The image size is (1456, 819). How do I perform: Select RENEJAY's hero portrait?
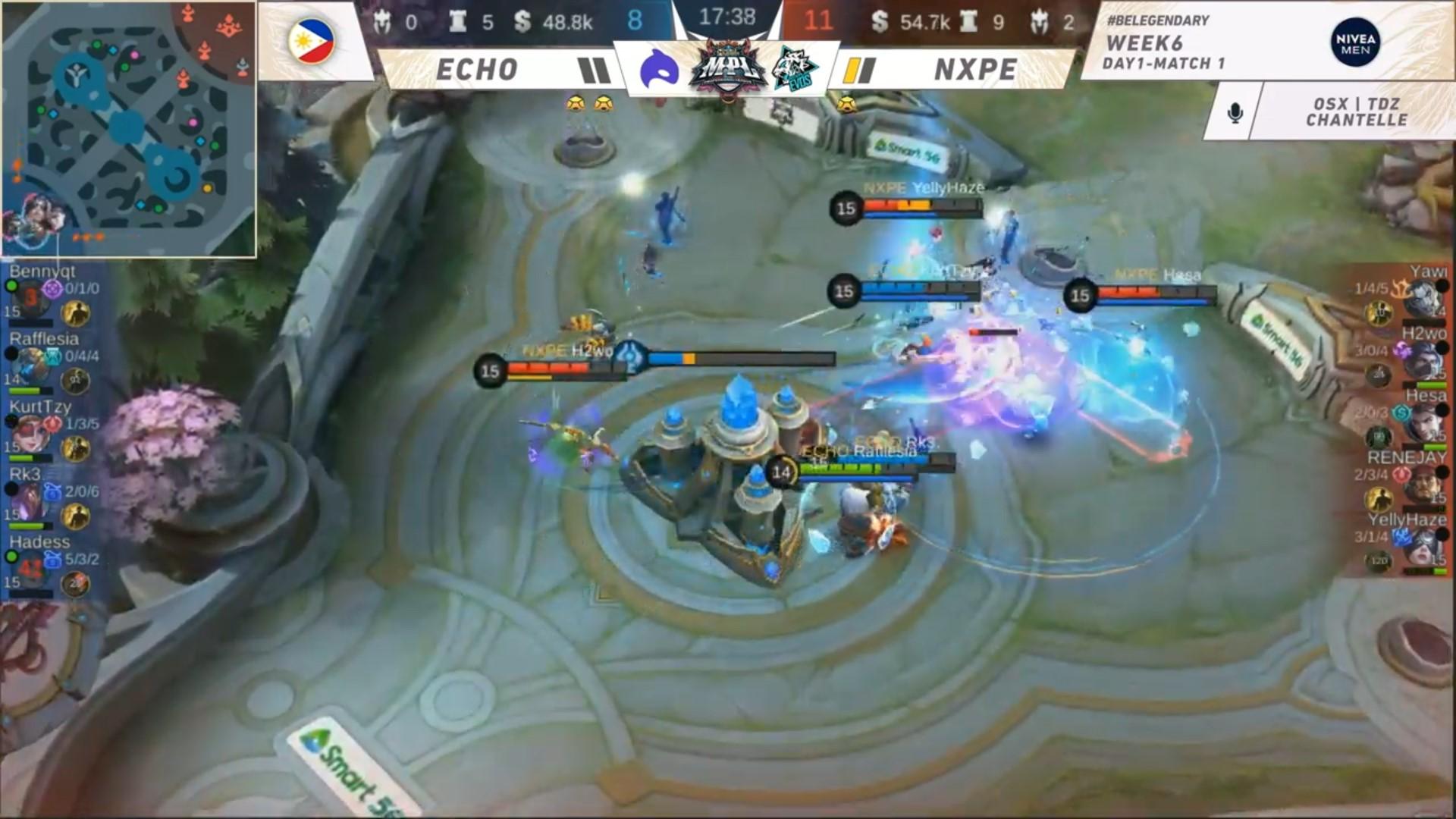[1421, 485]
